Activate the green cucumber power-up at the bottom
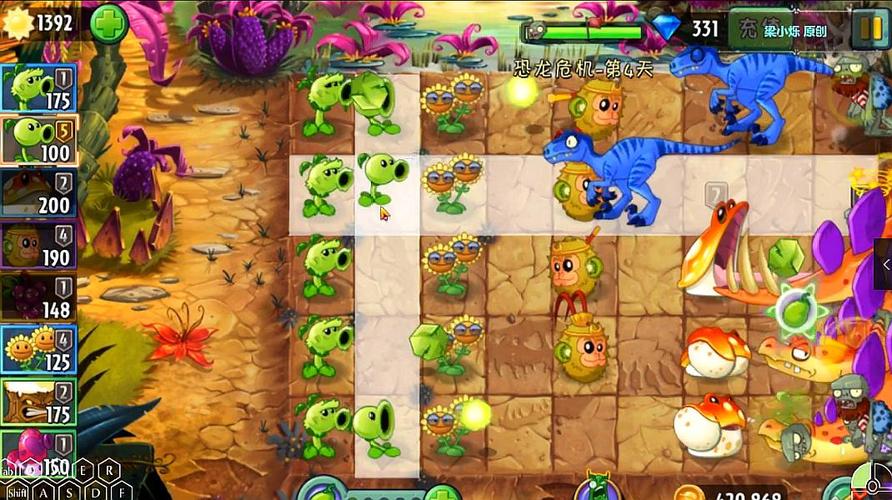Viewport: 892px width, 500px height. point(599,488)
